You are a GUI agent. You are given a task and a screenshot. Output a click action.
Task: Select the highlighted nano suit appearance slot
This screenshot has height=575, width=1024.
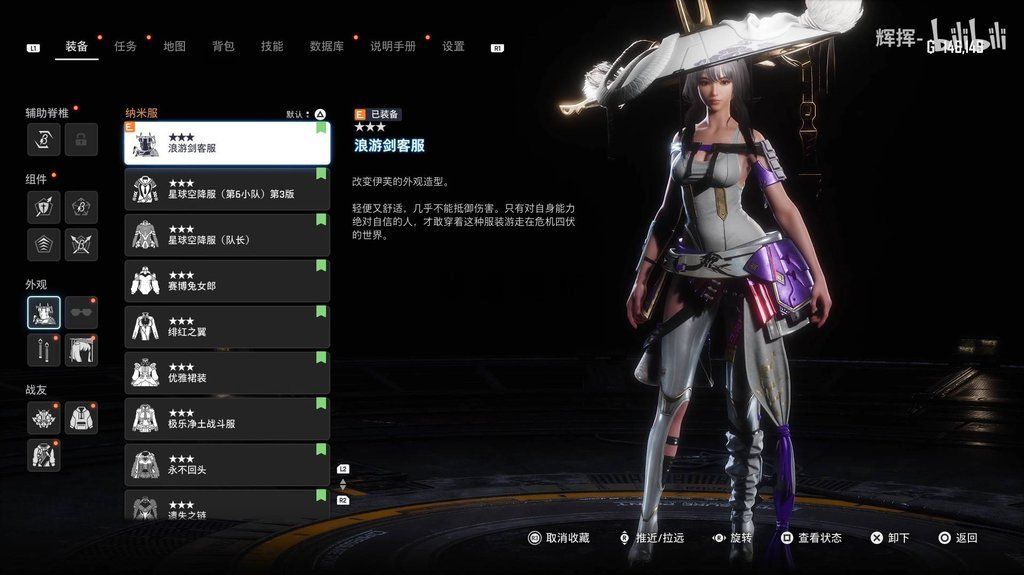pyautogui.click(x=44, y=312)
